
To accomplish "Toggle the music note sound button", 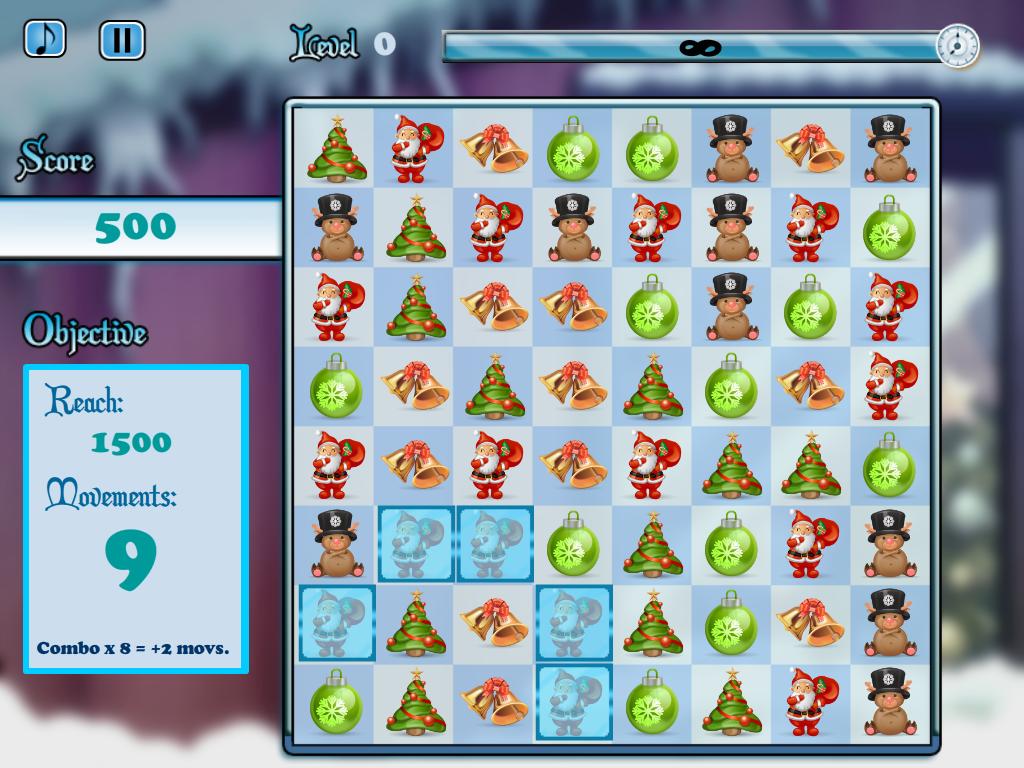I will pos(44,39).
